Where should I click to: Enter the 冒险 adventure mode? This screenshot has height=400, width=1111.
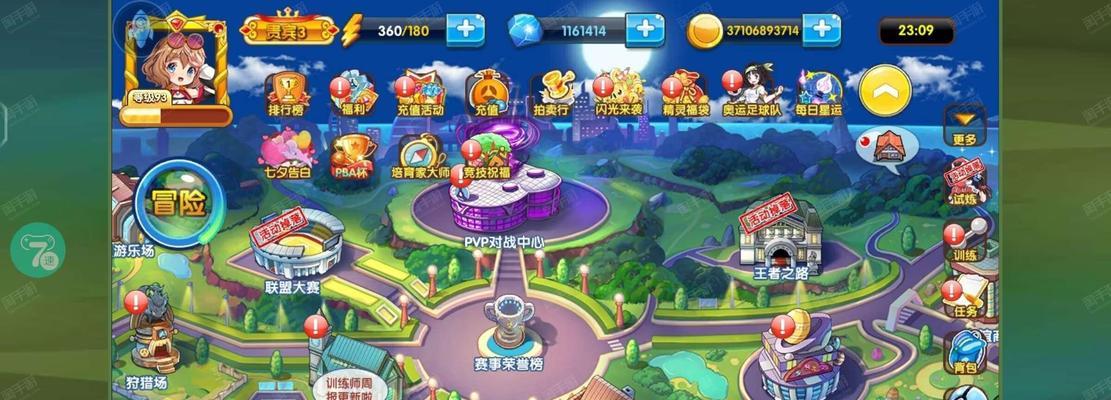coord(178,203)
